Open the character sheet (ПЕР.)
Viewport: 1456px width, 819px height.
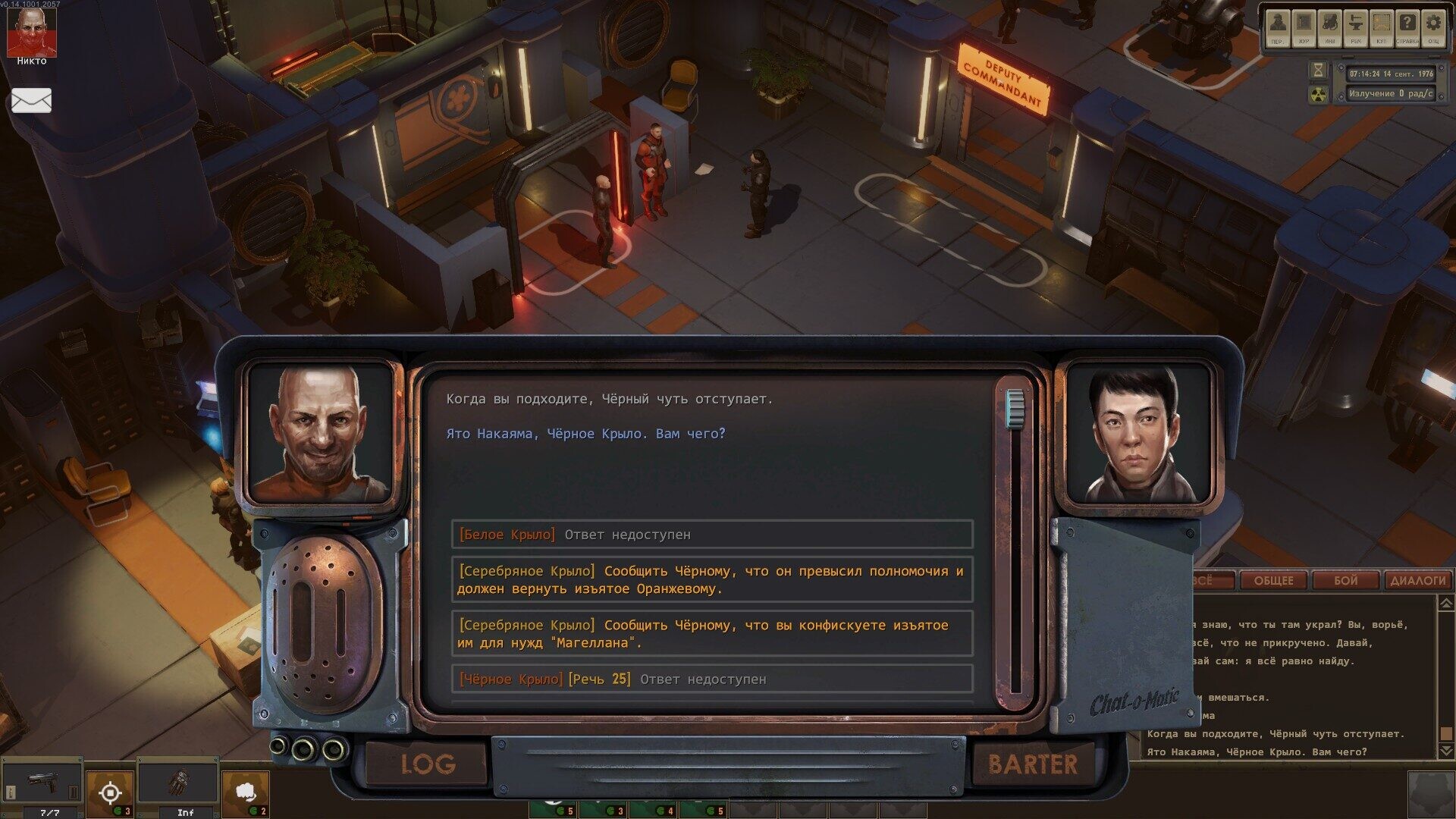click(1278, 27)
